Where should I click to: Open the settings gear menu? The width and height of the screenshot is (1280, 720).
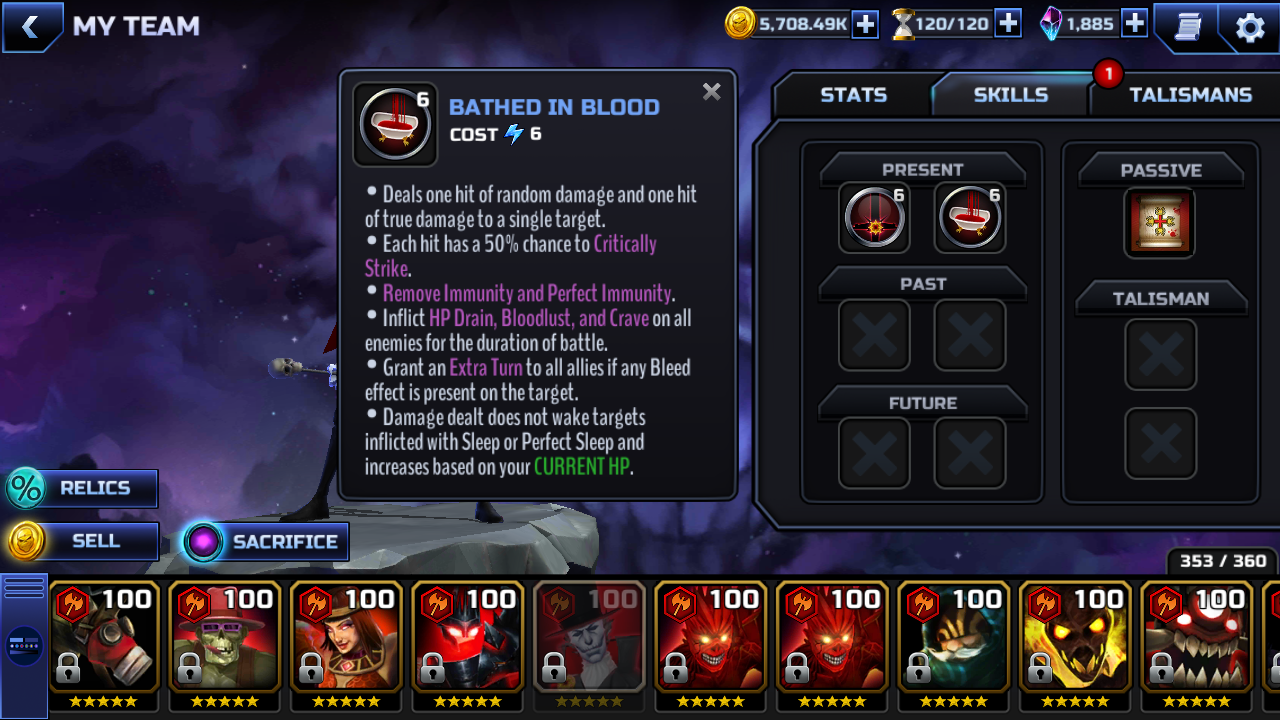click(1250, 27)
